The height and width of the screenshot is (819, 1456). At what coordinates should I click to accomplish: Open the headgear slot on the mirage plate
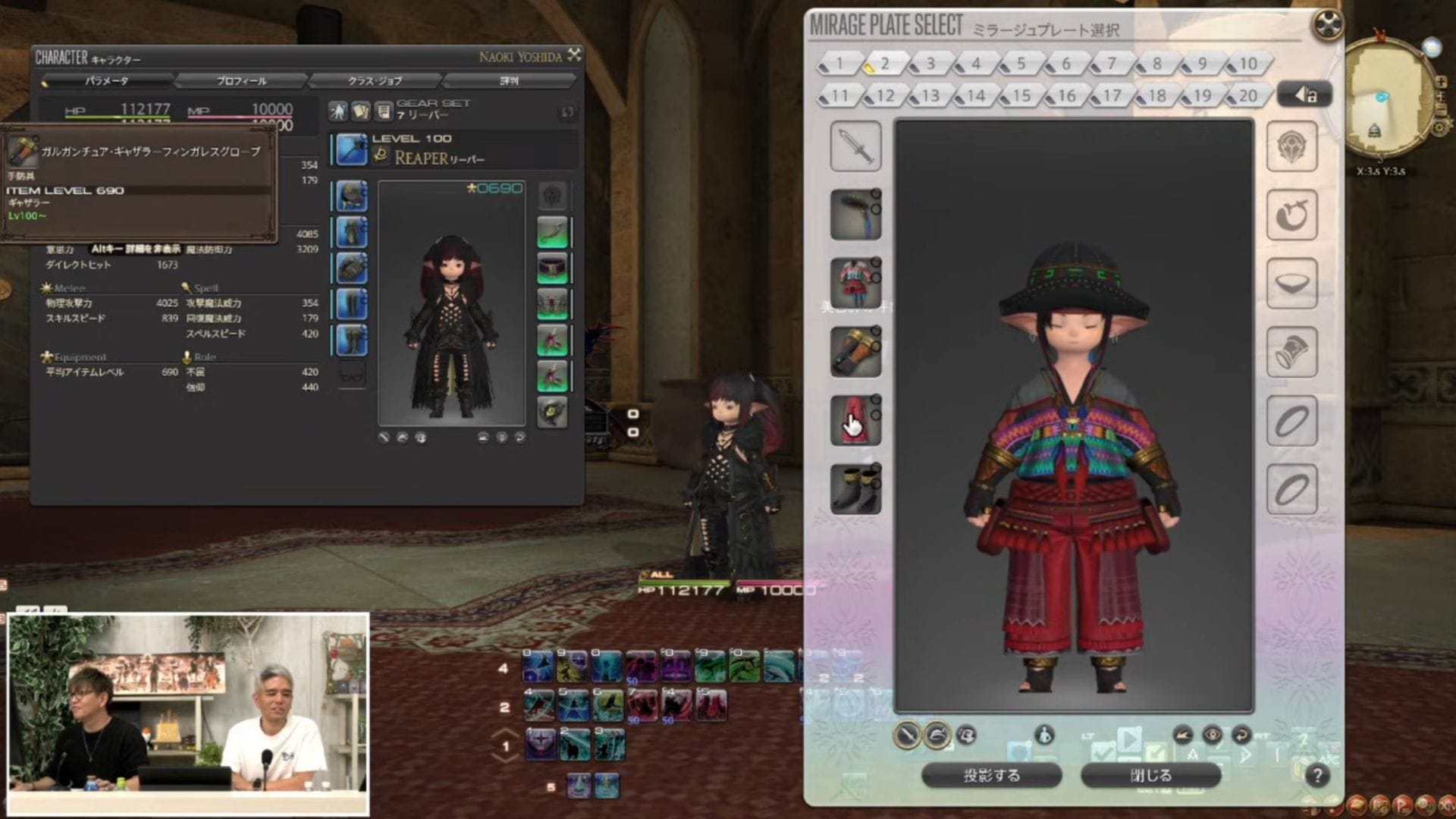pos(855,213)
